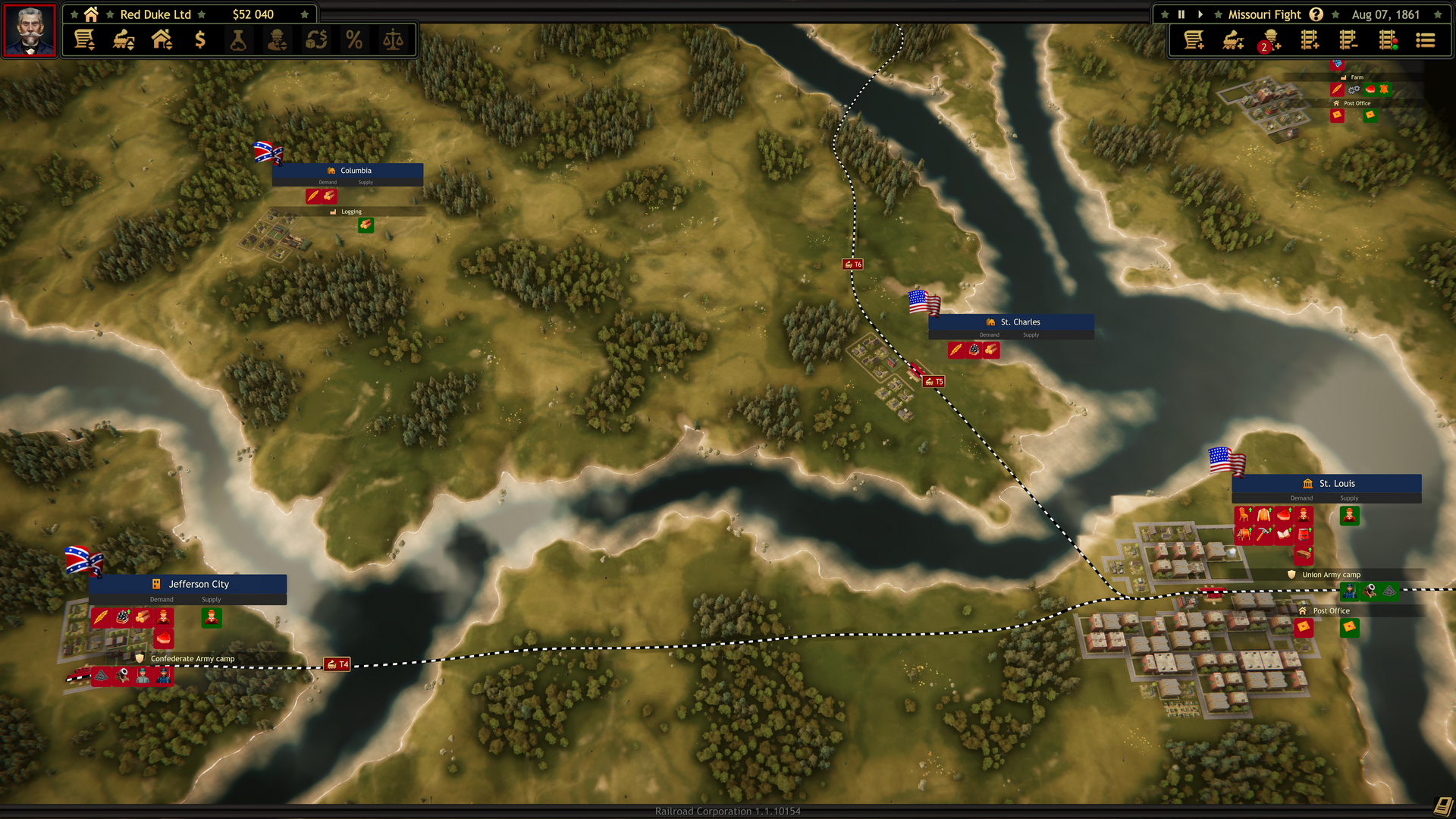The image size is (1456, 819).
Task: Open the shares percent panel
Action: (353, 40)
